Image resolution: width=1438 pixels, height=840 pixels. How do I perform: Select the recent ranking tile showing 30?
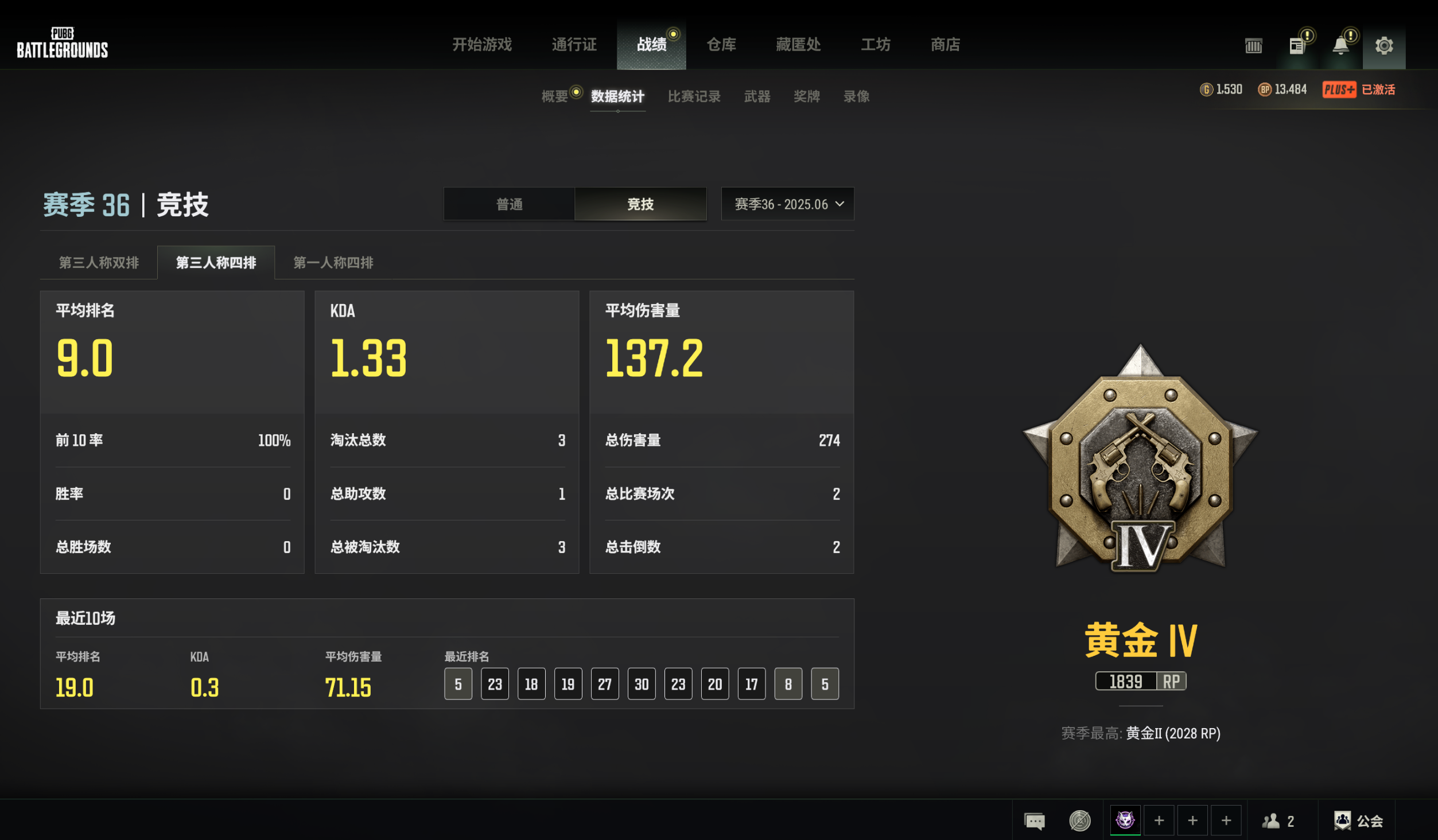point(641,683)
